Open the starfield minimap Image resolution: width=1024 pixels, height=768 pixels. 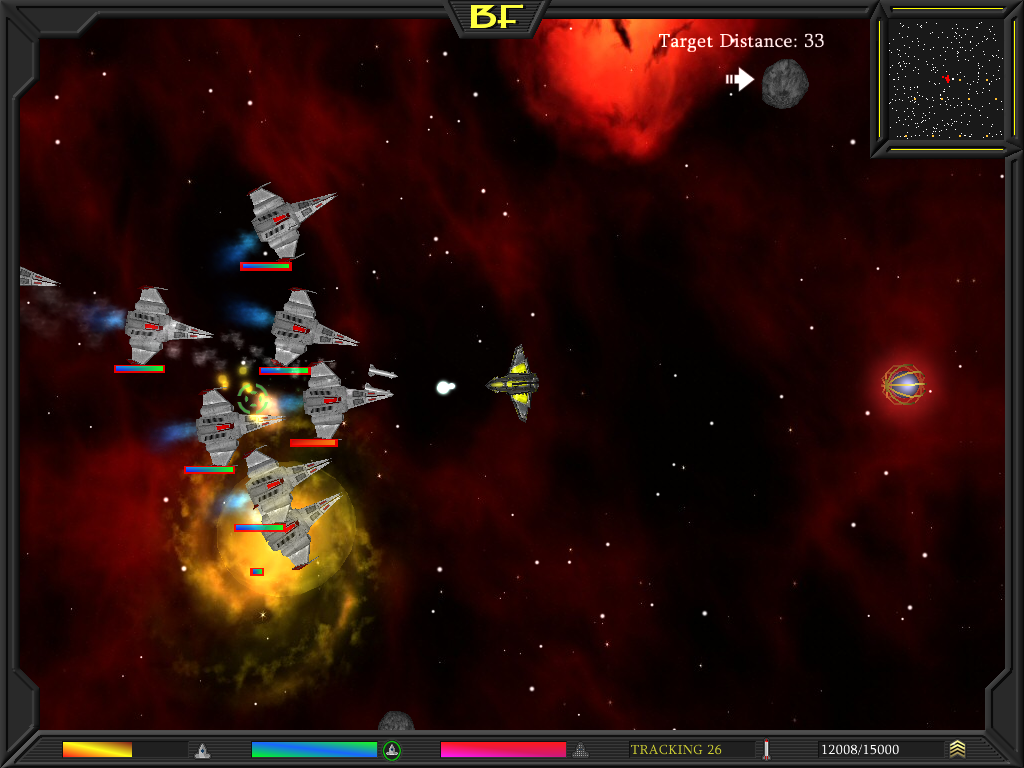(945, 79)
